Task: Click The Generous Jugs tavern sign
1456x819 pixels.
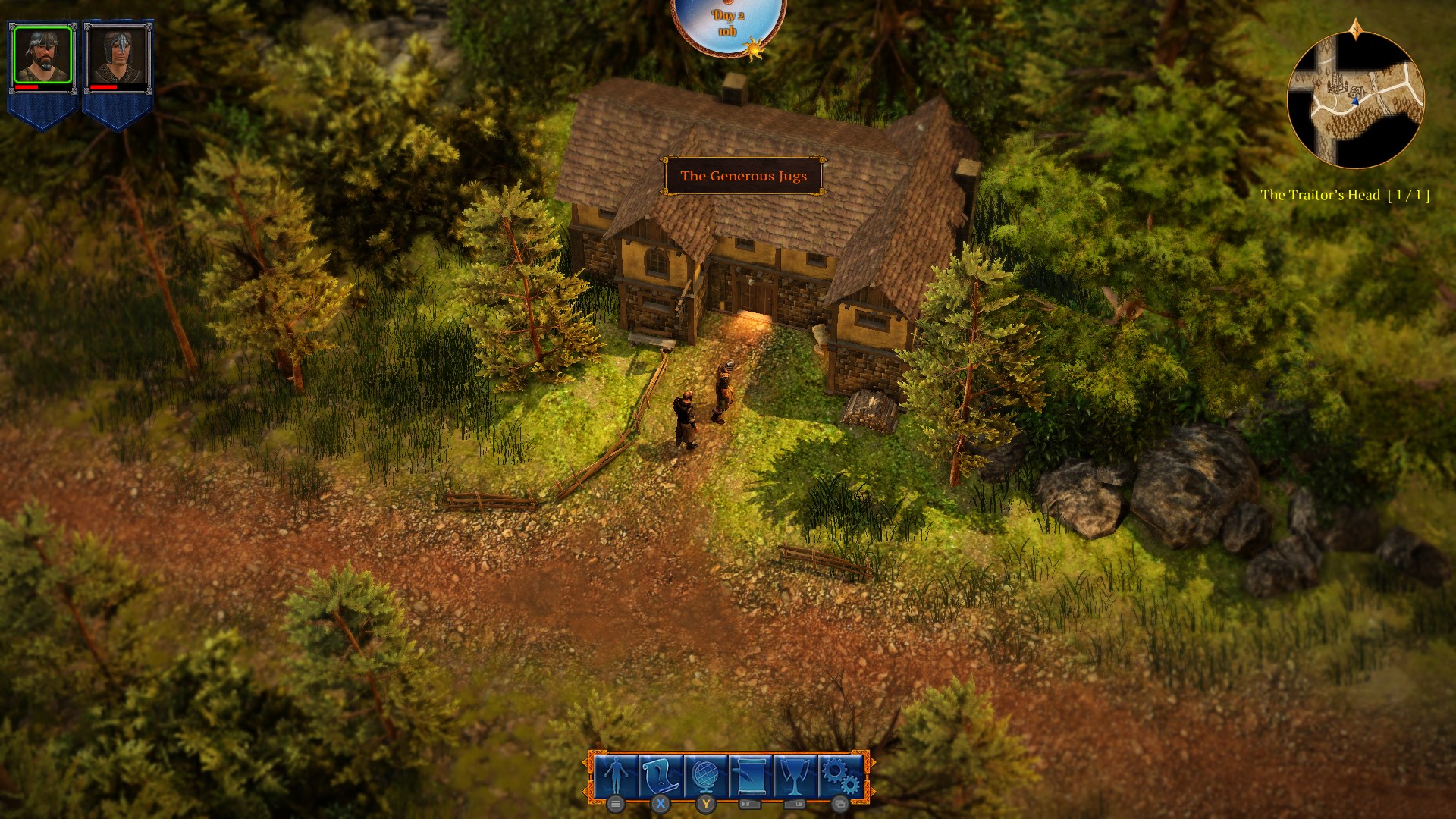Action: [744, 174]
